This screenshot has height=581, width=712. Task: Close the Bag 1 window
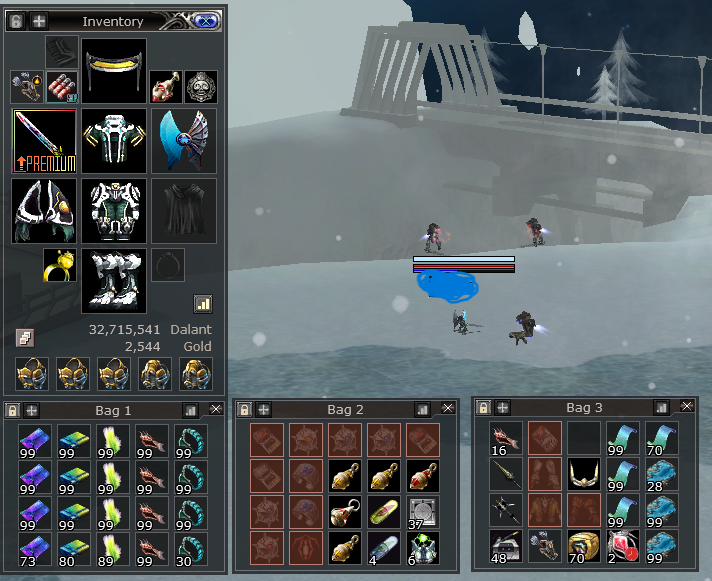[216, 409]
